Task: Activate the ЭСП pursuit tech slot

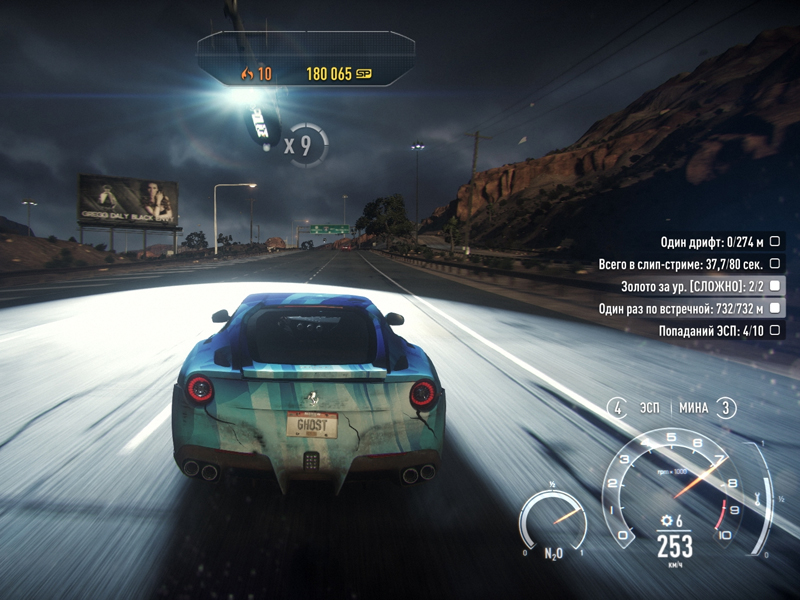Action: click(619, 407)
